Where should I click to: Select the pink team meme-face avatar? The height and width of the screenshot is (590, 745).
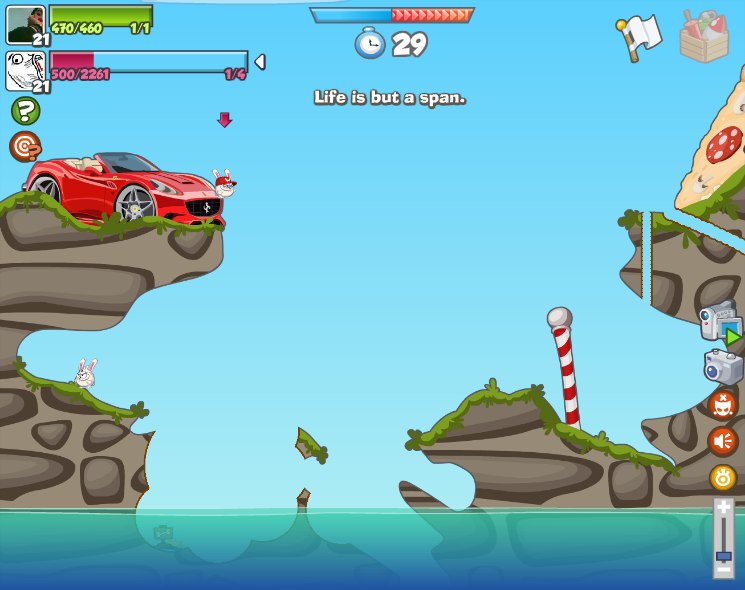click(25, 70)
